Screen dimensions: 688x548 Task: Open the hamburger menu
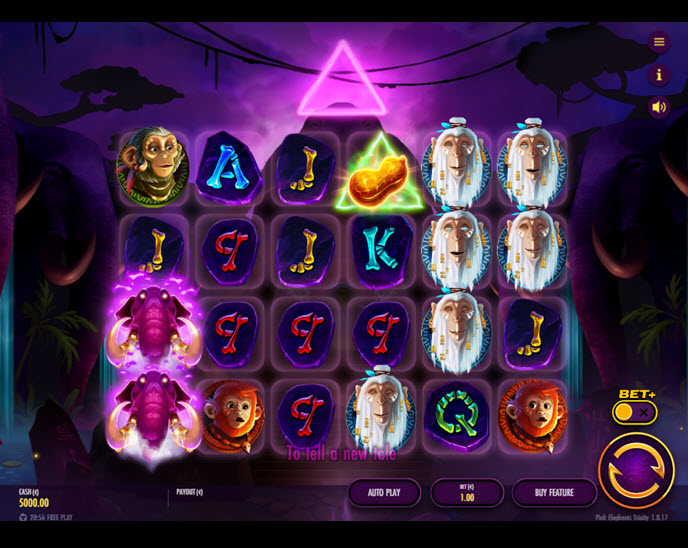point(659,42)
